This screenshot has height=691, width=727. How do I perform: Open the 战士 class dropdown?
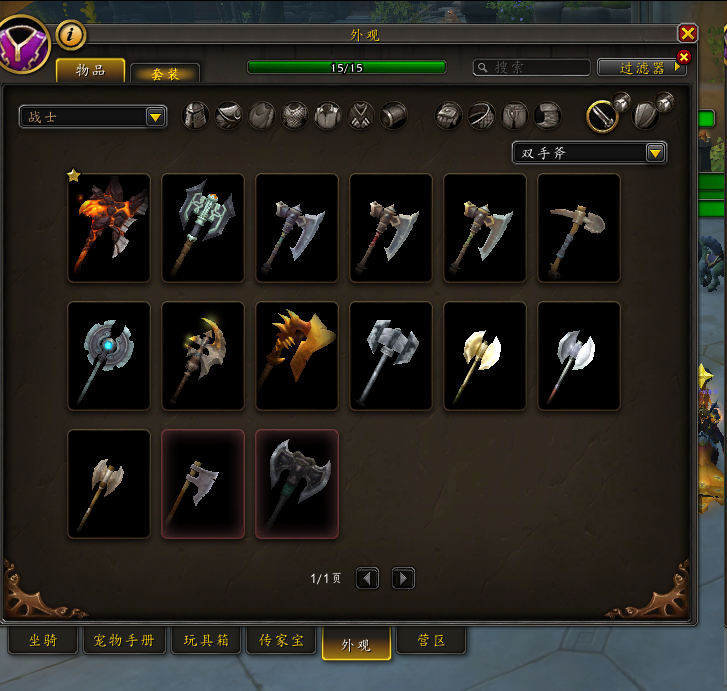click(93, 117)
